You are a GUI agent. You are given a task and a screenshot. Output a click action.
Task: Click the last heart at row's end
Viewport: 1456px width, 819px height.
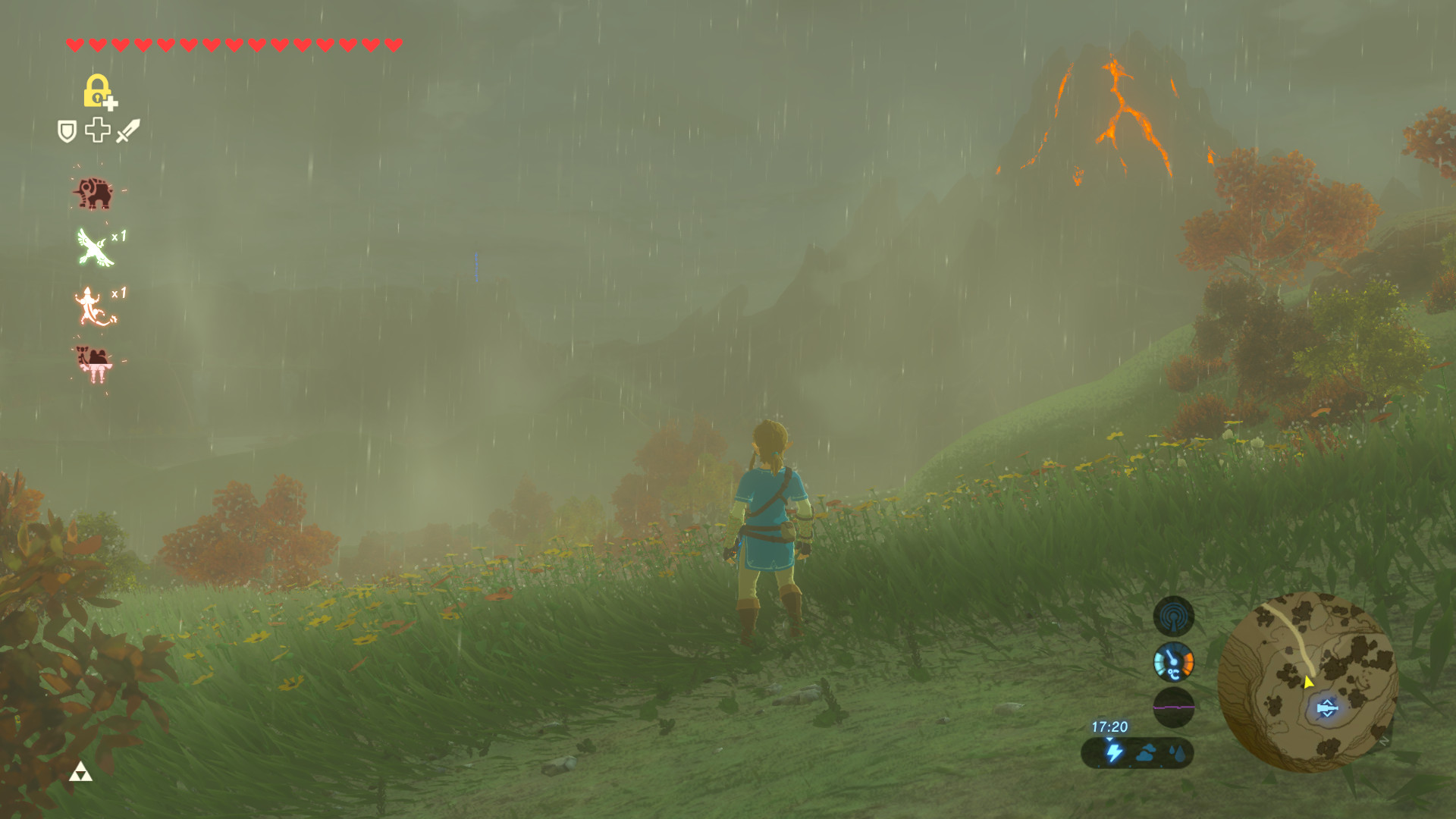[393, 44]
